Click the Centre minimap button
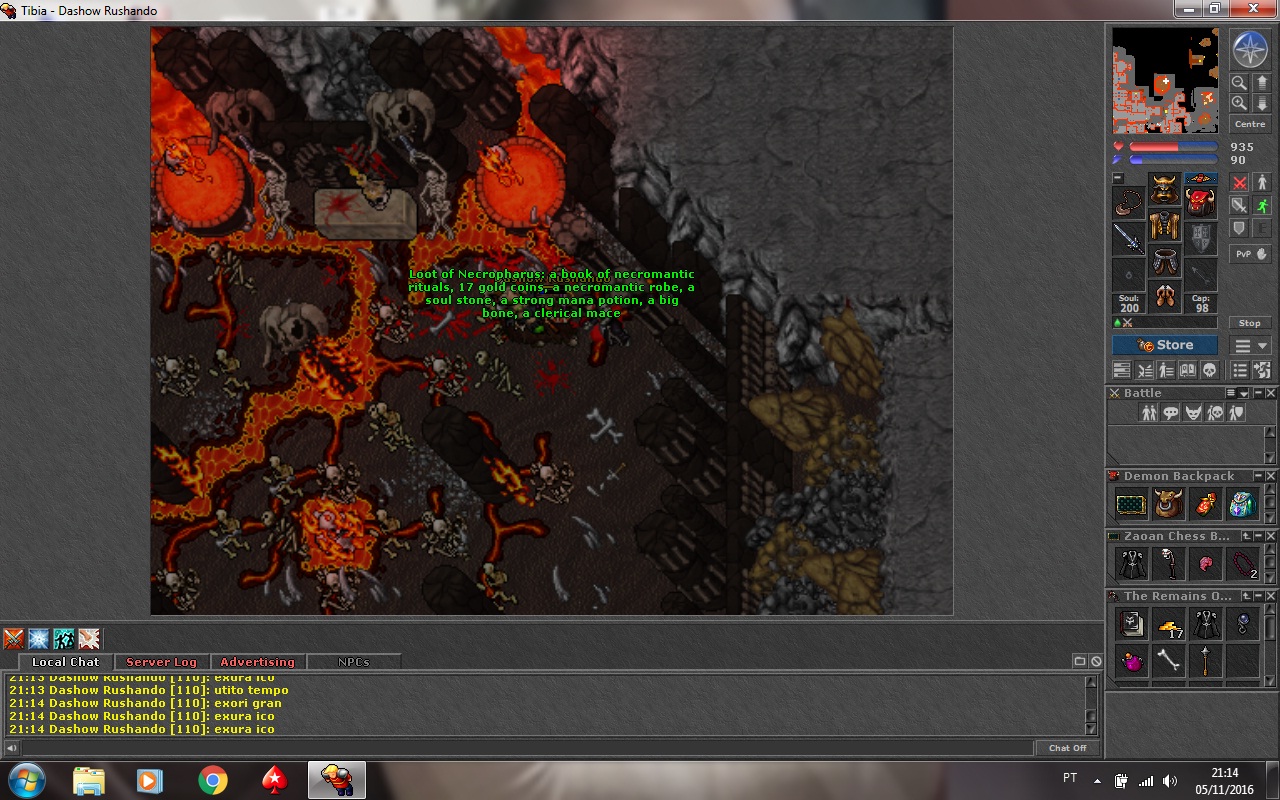Image resolution: width=1280 pixels, height=800 pixels. pos(1250,124)
